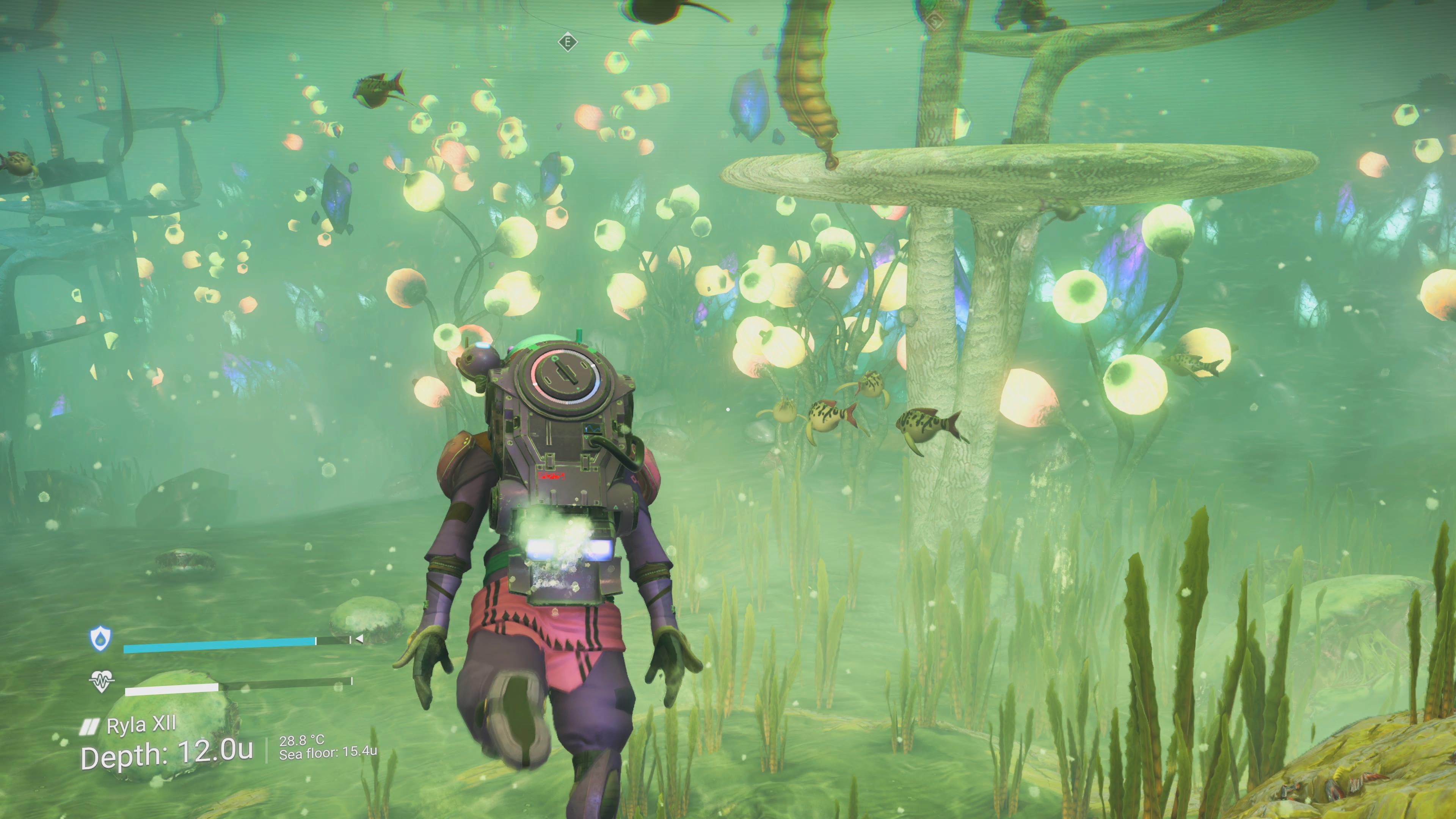Click the East marker on the compass
The width and height of the screenshot is (1456, 819).
click(568, 42)
